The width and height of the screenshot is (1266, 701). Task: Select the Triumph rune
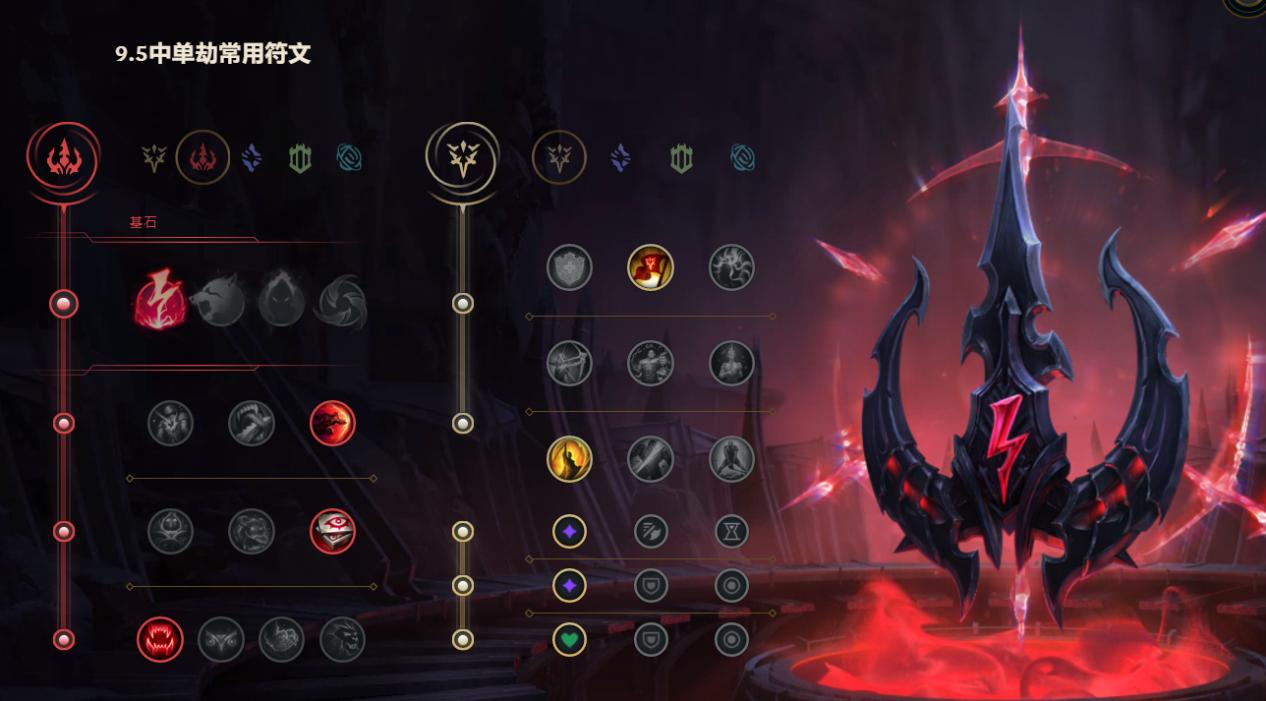click(x=650, y=267)
